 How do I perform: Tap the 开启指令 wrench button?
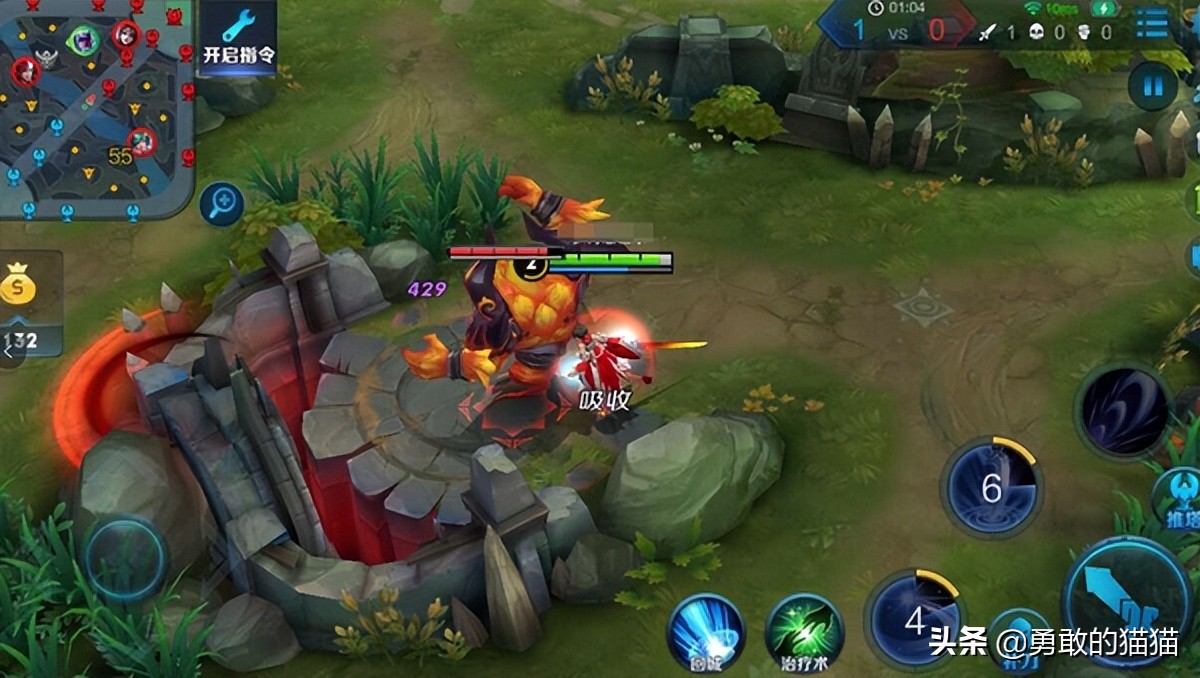[x=238, y=35]
